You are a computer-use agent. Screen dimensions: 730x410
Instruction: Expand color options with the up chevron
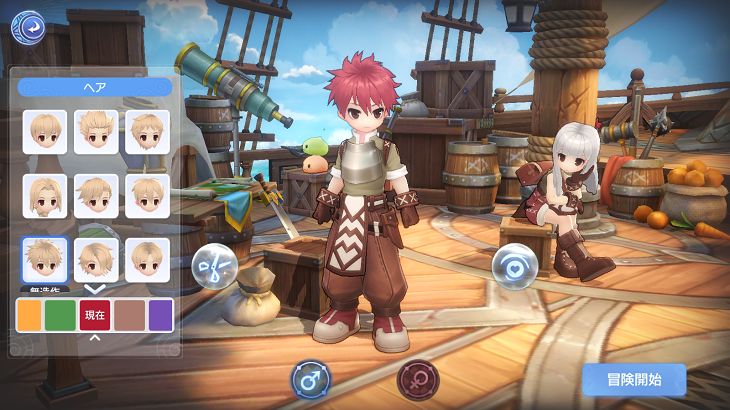(x=95, y=337)
